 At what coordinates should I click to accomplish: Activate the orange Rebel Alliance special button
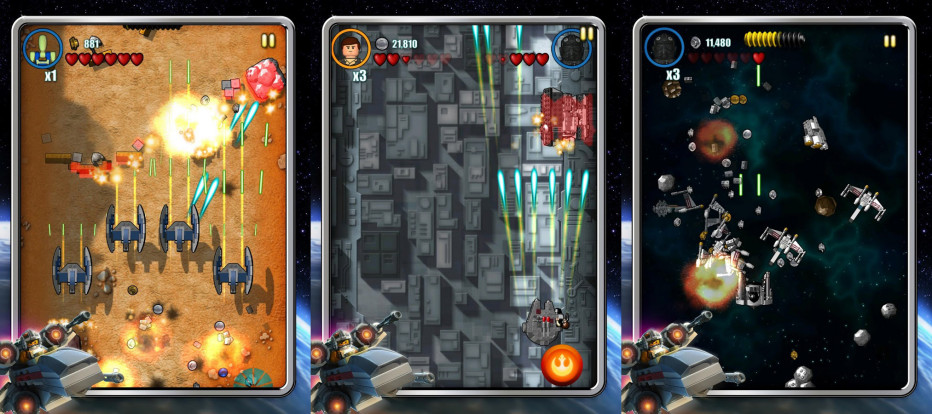pos(562,366)
